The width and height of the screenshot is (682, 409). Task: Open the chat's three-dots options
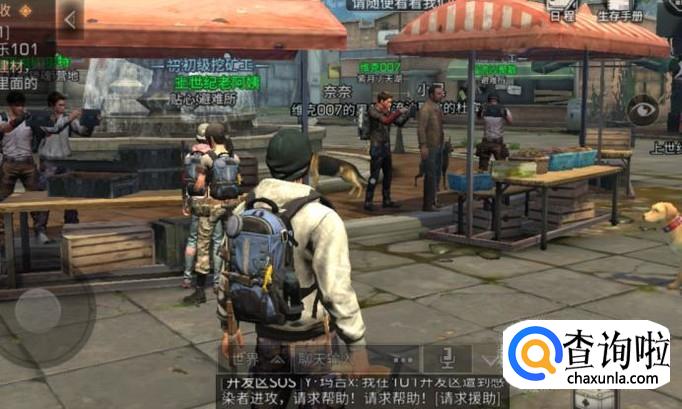pyautogui.click(x=402, y=359)
